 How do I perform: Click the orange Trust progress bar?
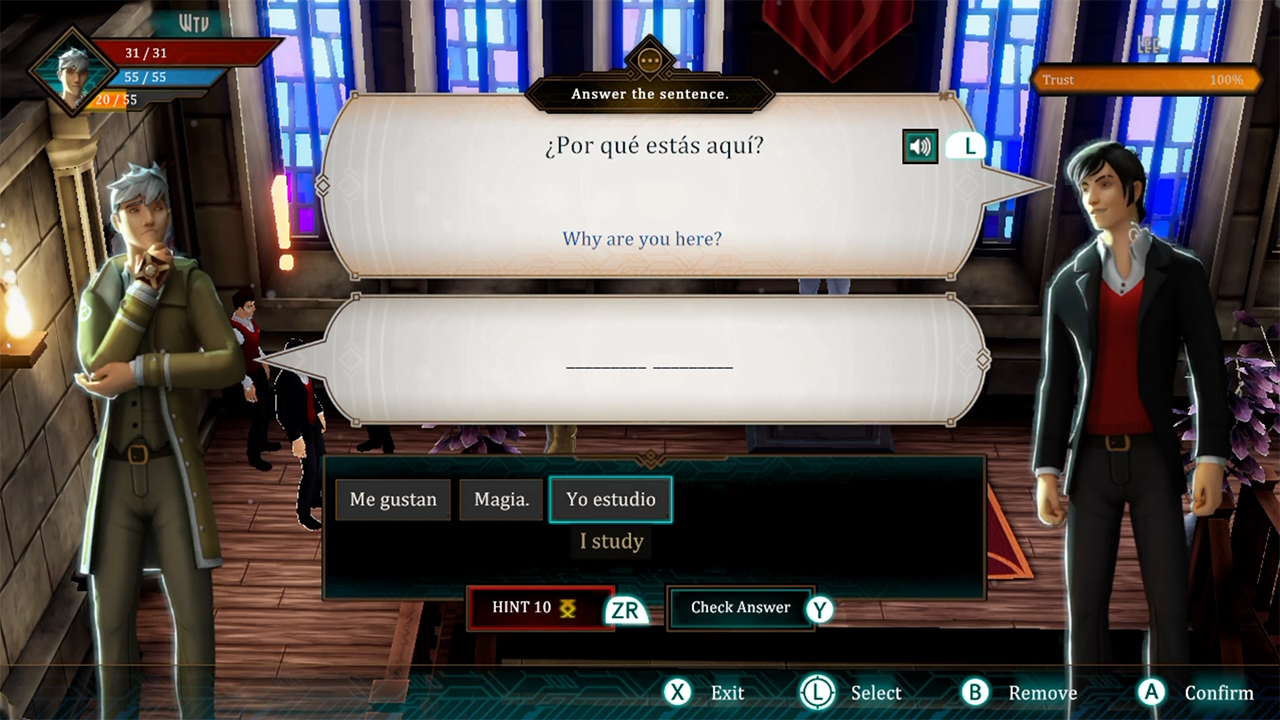pos(1145,80)
